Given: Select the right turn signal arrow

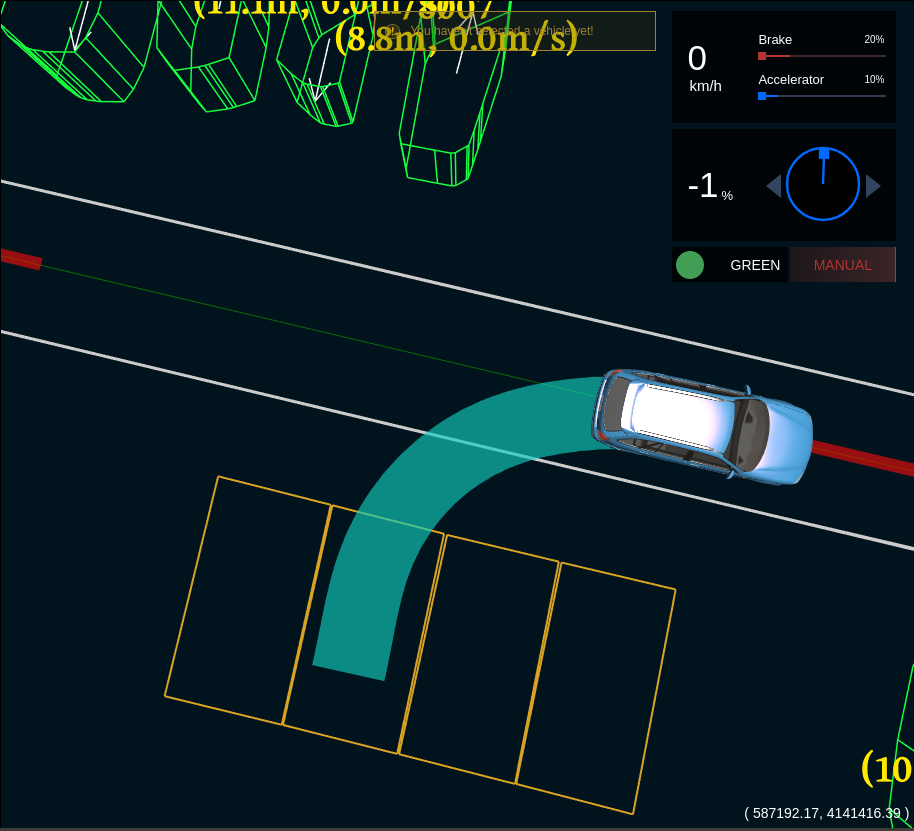Looking at the screenshot, I should click(872, 185).
